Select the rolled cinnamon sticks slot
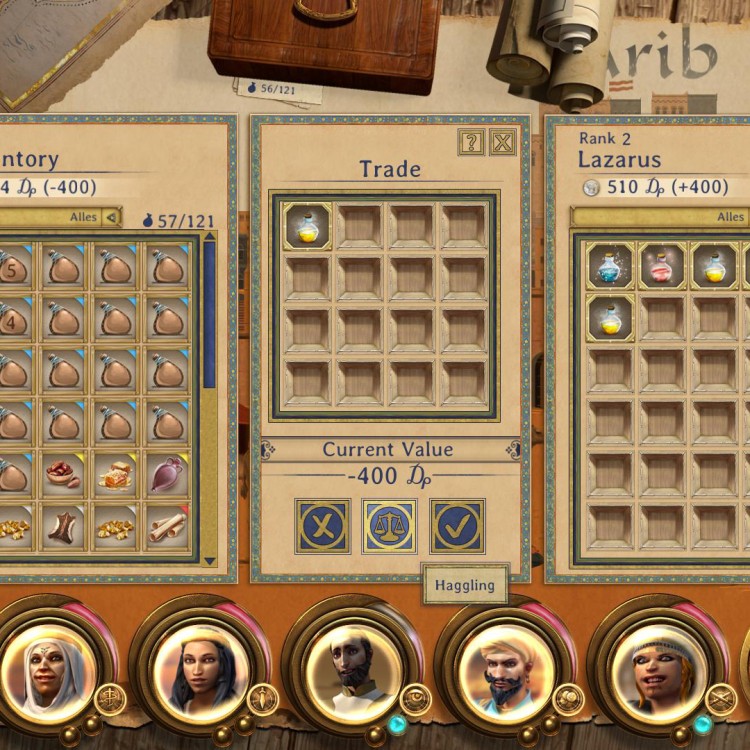The height and width of the screenshot is (750, 750). pos(167,526)
